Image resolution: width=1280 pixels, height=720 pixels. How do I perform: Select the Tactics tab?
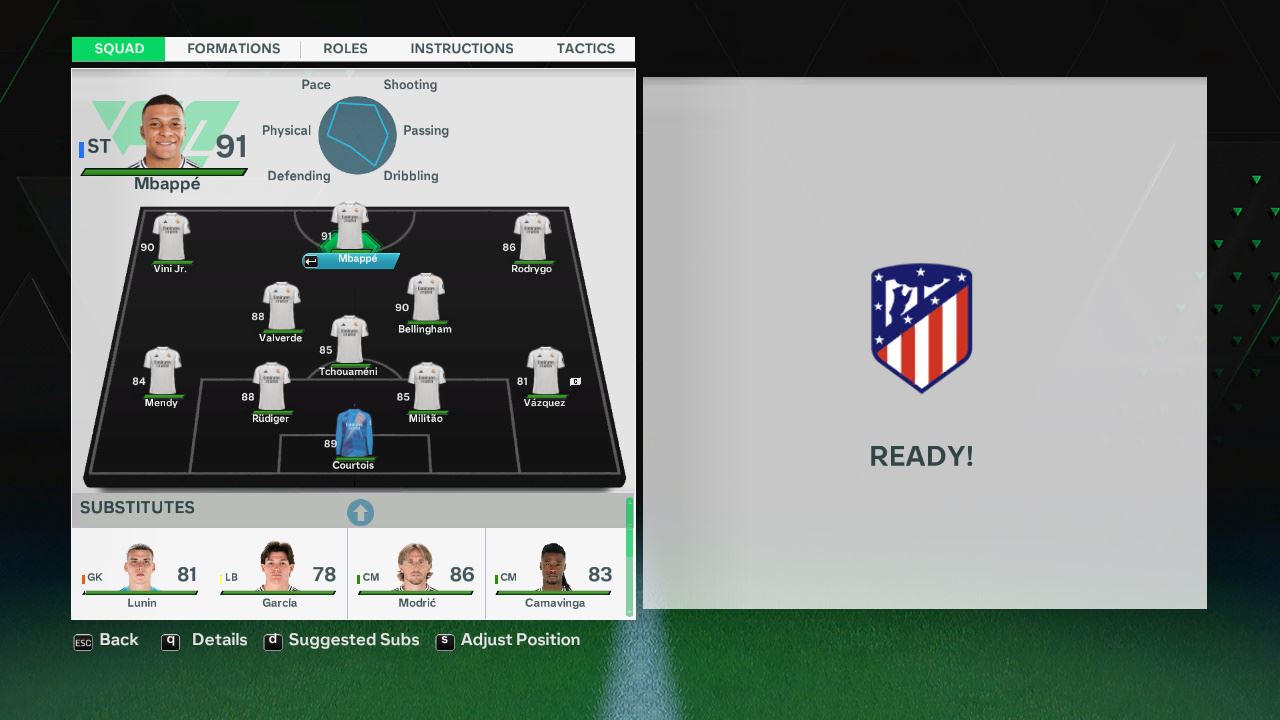(585, 49)
